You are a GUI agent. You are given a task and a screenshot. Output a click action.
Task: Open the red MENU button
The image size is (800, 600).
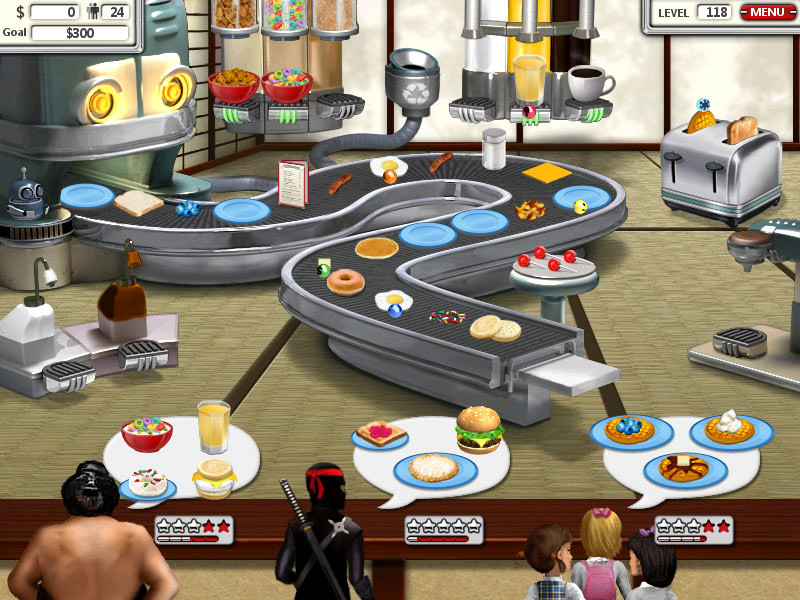tap(767, 13)
